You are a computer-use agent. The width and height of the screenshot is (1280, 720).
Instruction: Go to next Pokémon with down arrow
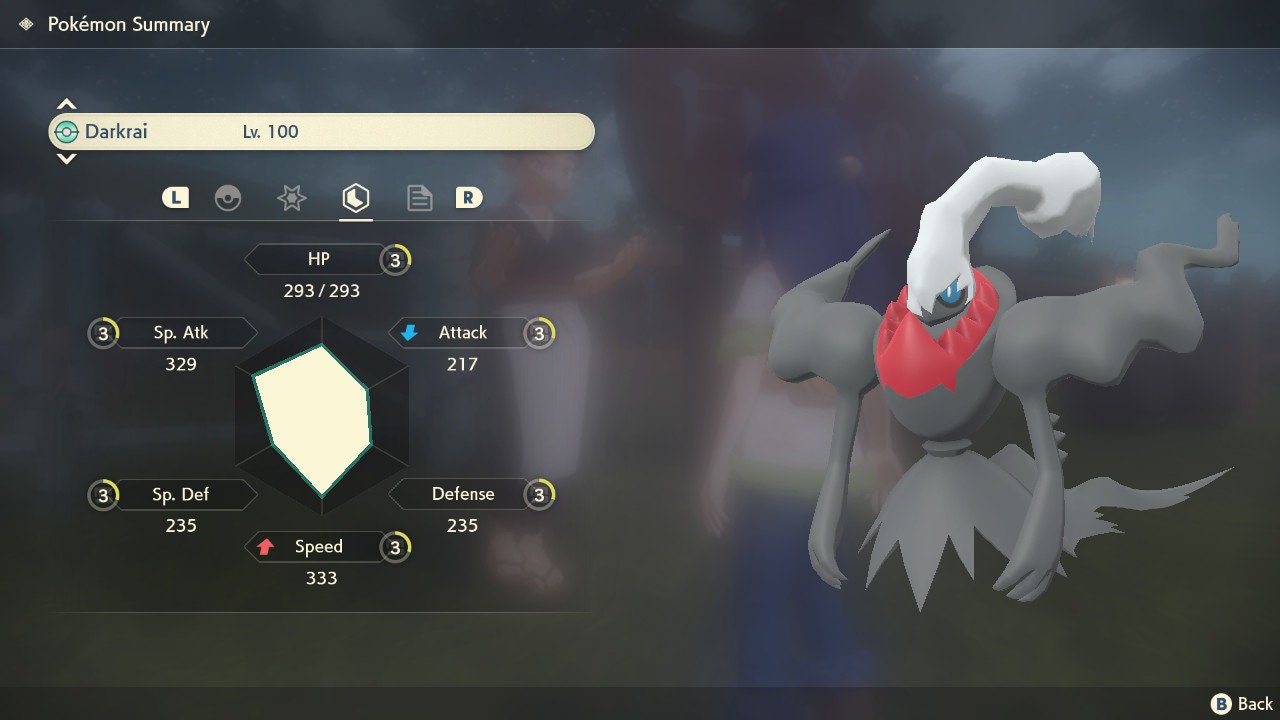point(66,159)
